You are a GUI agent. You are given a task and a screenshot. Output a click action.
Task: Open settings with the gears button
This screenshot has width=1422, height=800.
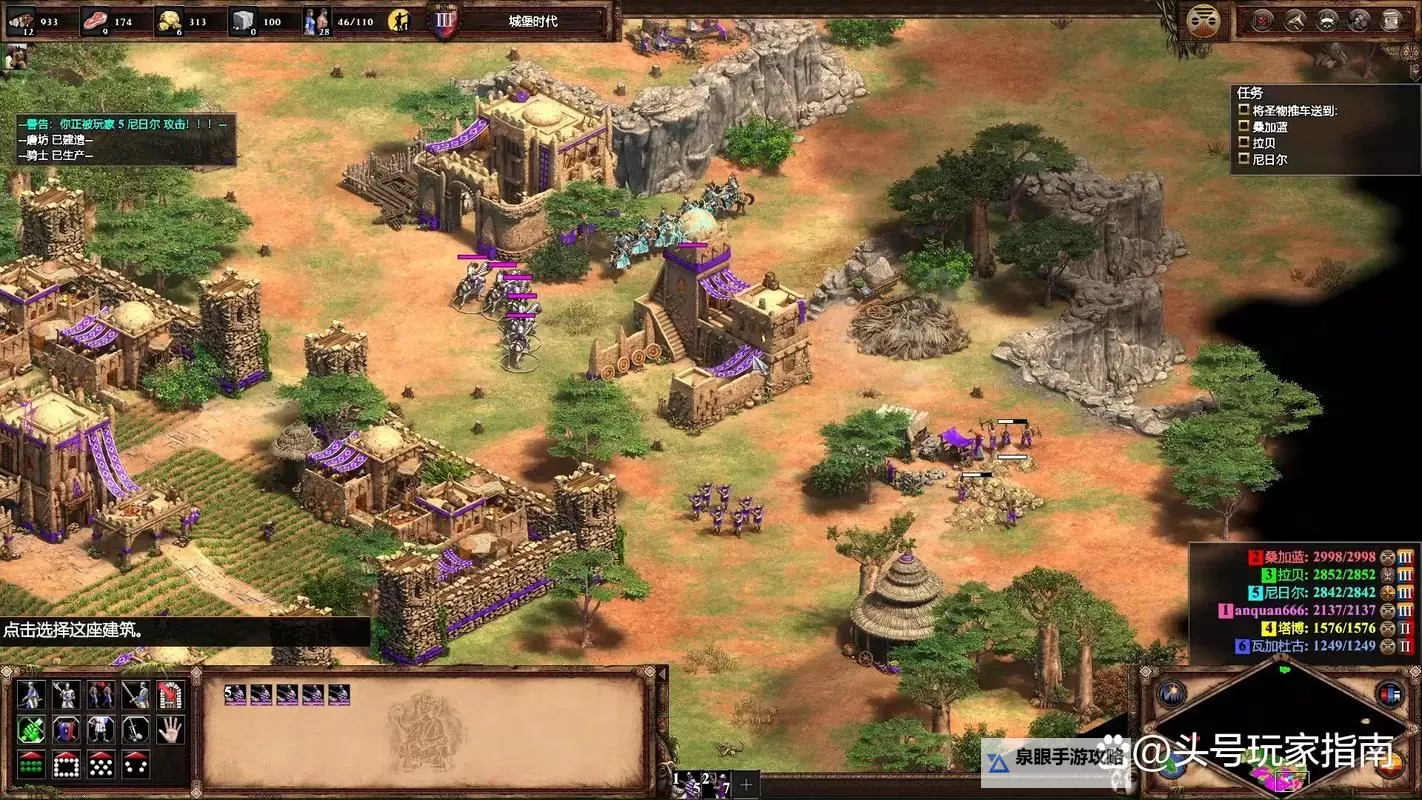click(1359, 20)
